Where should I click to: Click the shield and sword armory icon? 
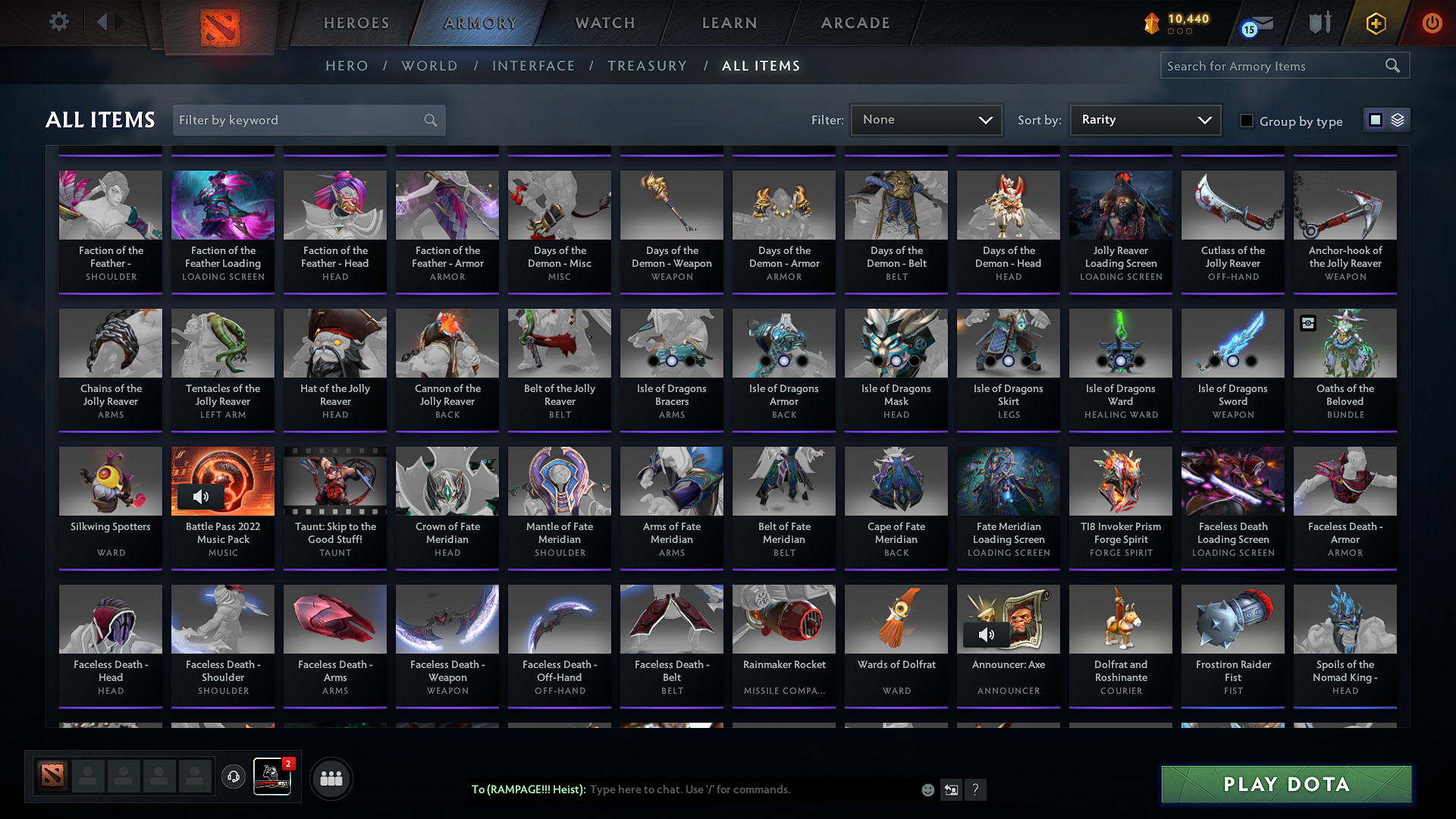pos(1319,23)
